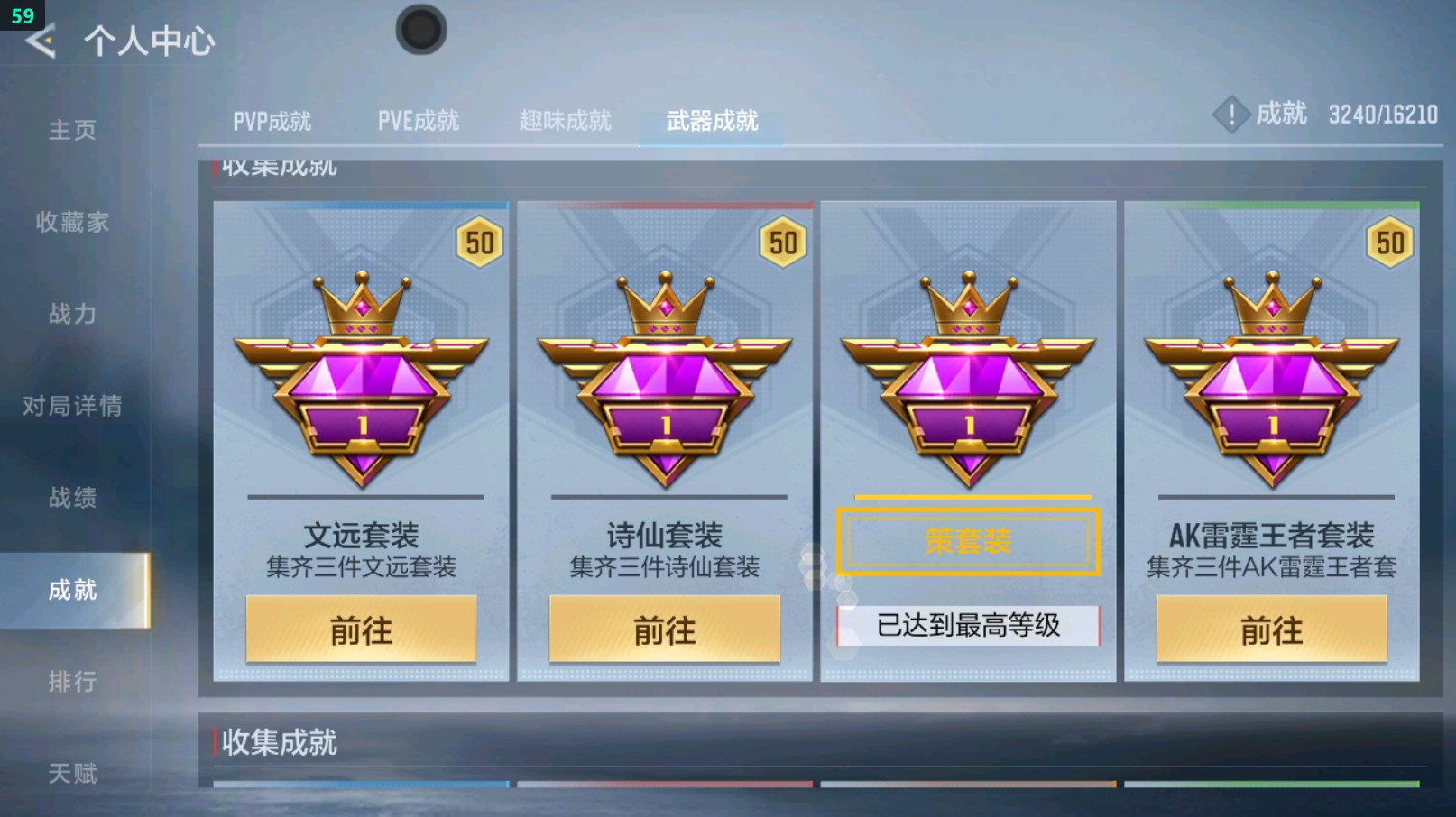Select the 趣味成就 tab
Image resolution: width=1456 pixels, height=817 pixels.
[x=565, y=120]
